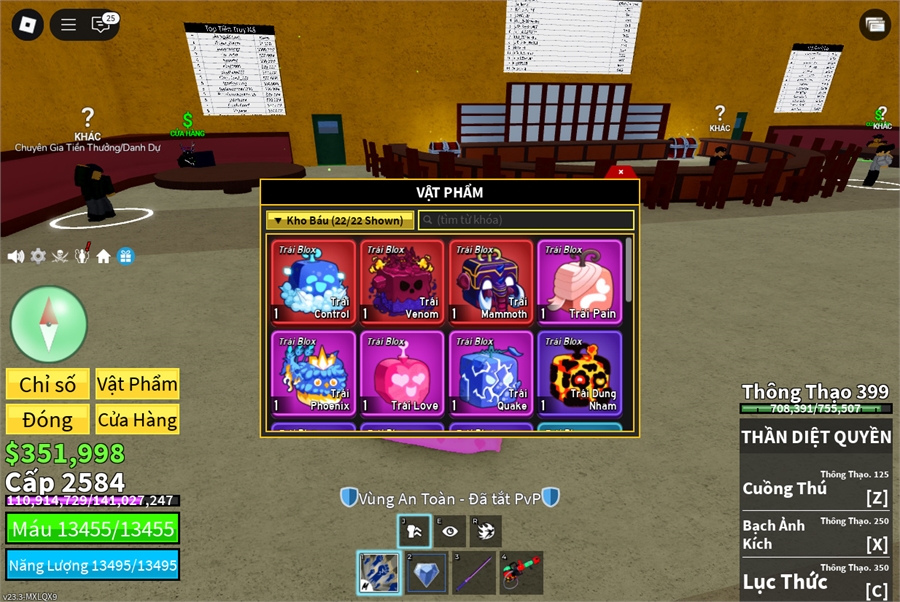Open the Cửa Hàng shop
Viewport: 900px width, 602px height.
click(x=137, y=419)
